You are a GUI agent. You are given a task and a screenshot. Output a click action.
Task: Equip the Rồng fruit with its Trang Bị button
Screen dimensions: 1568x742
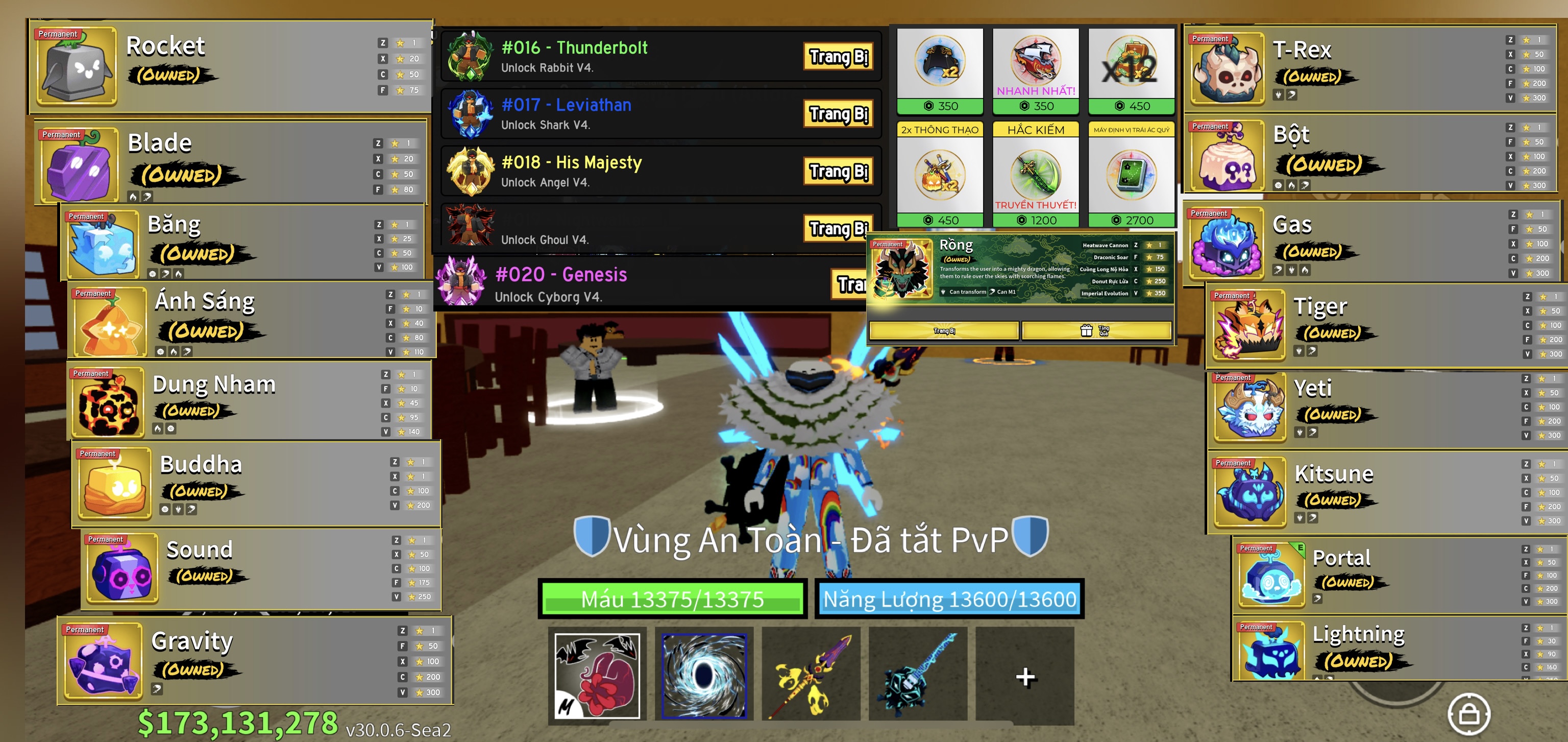(x=943, y=331)
